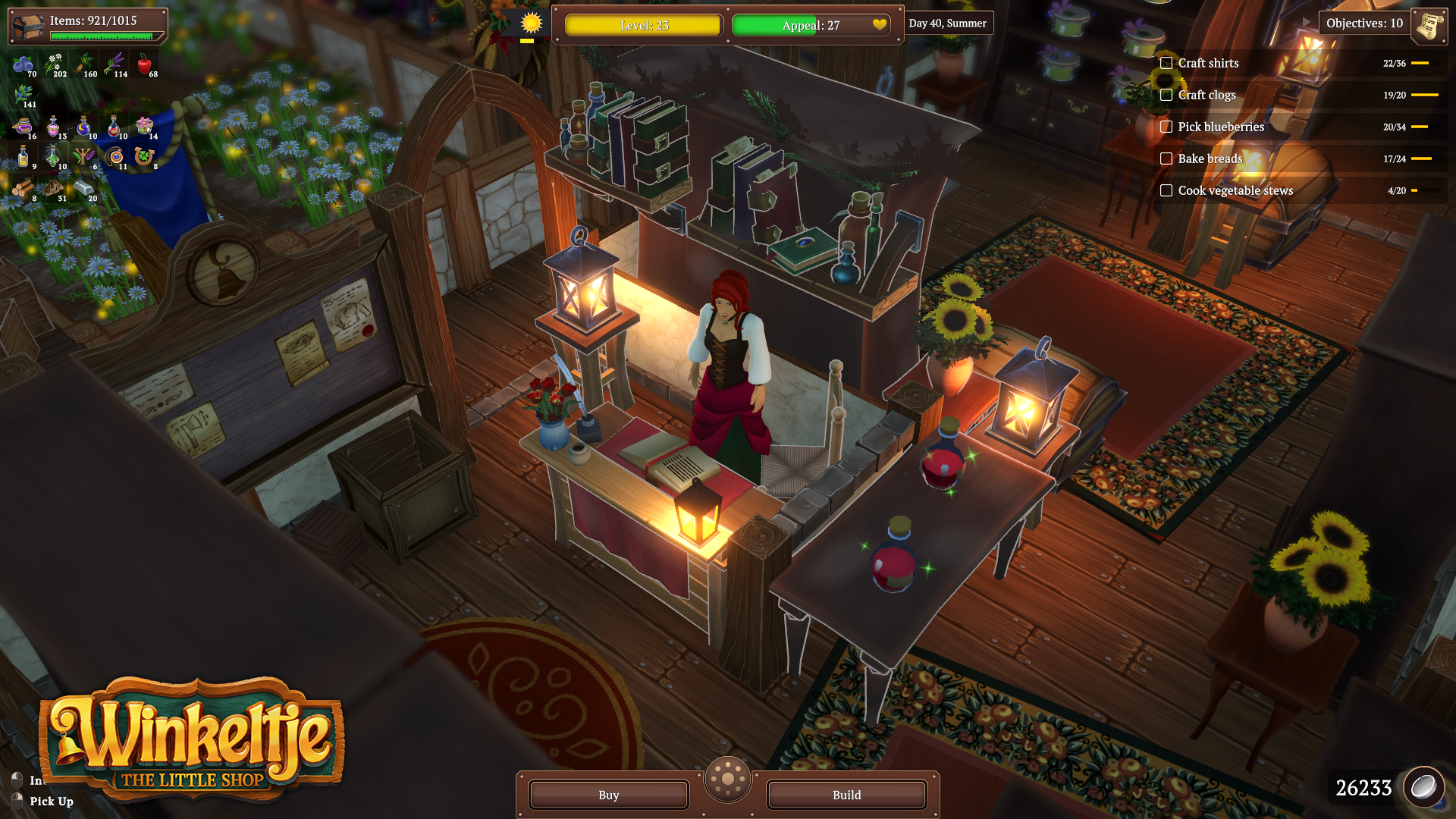Select the blueberries inventory slot

[x=24, y=65]
